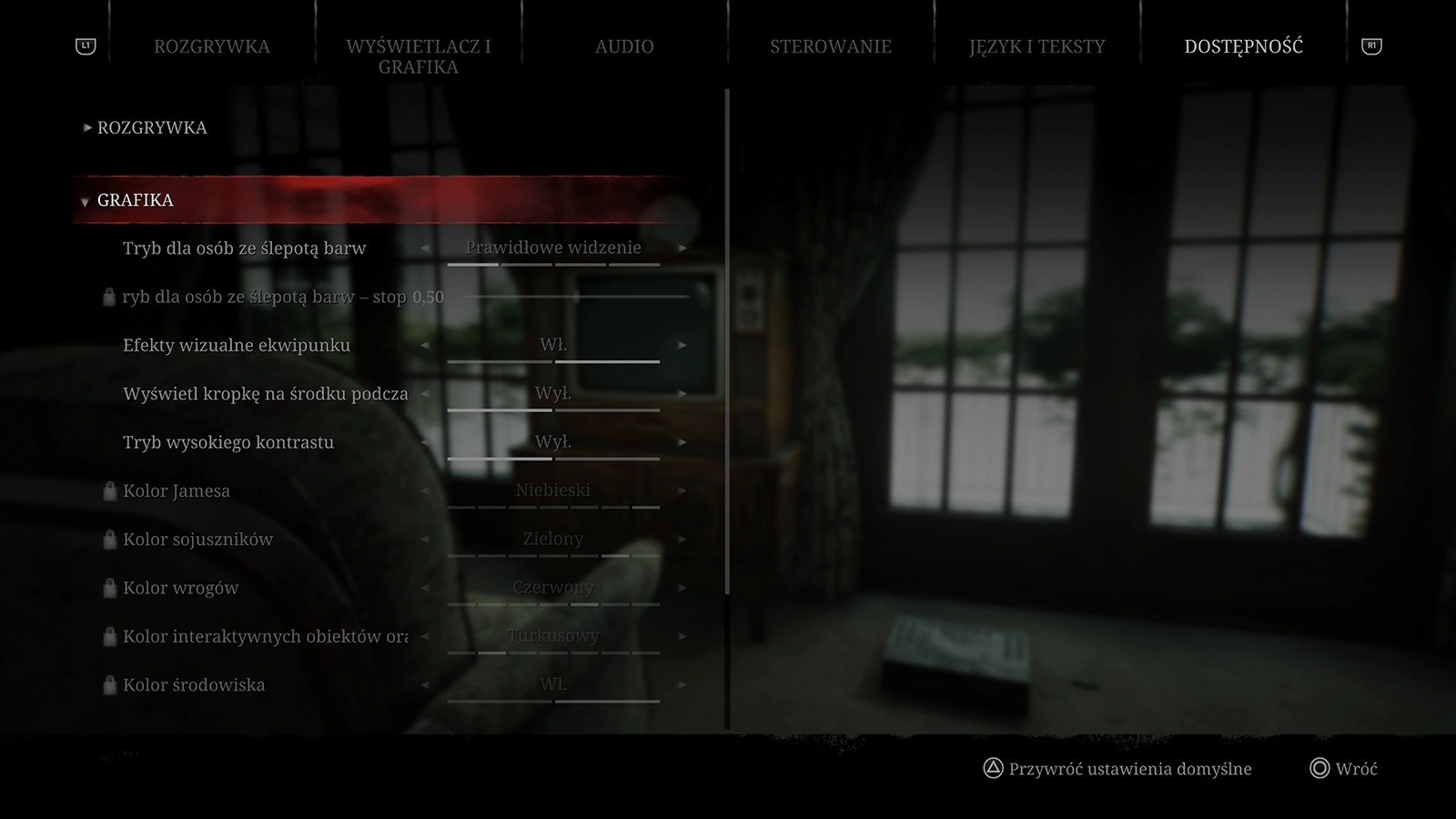Switch to the AUDIO tab
The width and height of the screenshot is (1456, 819).
coord(624,46)
